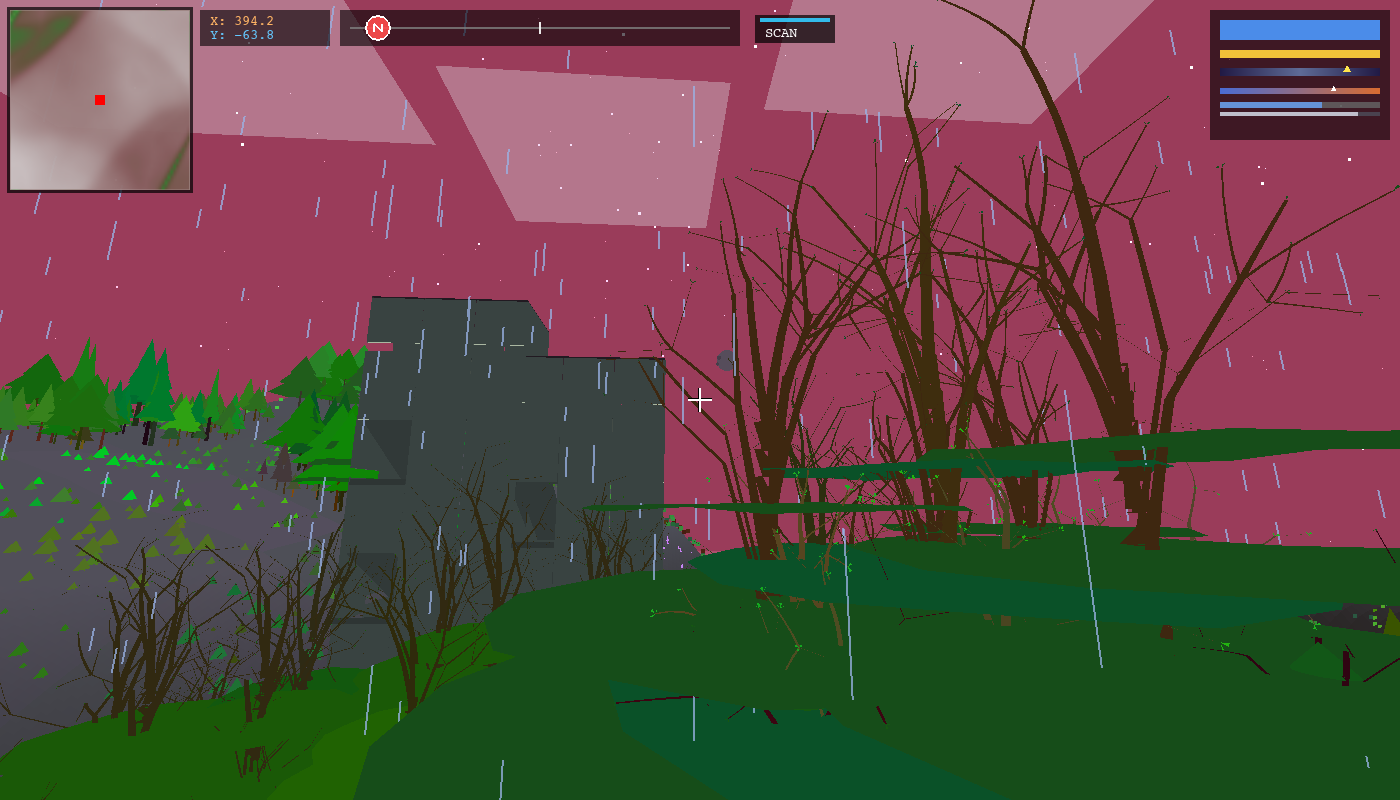Click the large blue bar in the status panel
This screenshot has width=1400, height=800.
tap(1300, 29)
